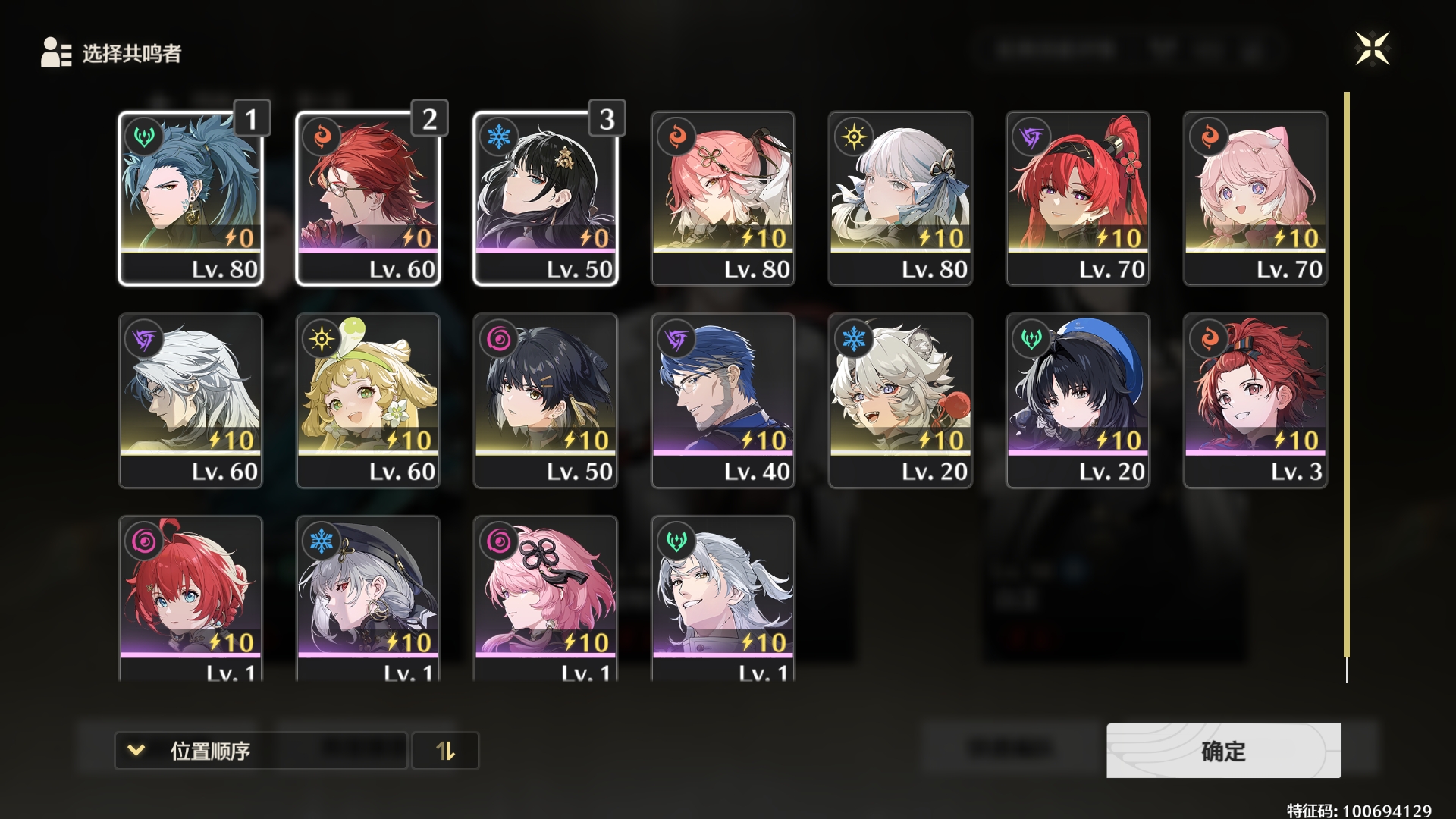This screenshot has height=819, width=1456.
Task: Select the black-haired Lv. 50 character in slot 3
Action: click(x=545, y=199)
